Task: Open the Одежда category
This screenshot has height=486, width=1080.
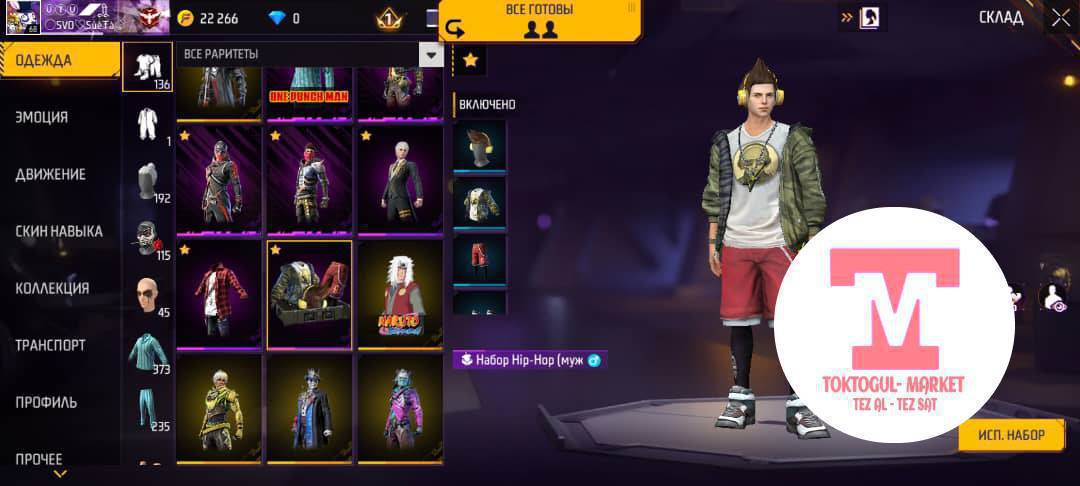Action: [x=58, y=60]
